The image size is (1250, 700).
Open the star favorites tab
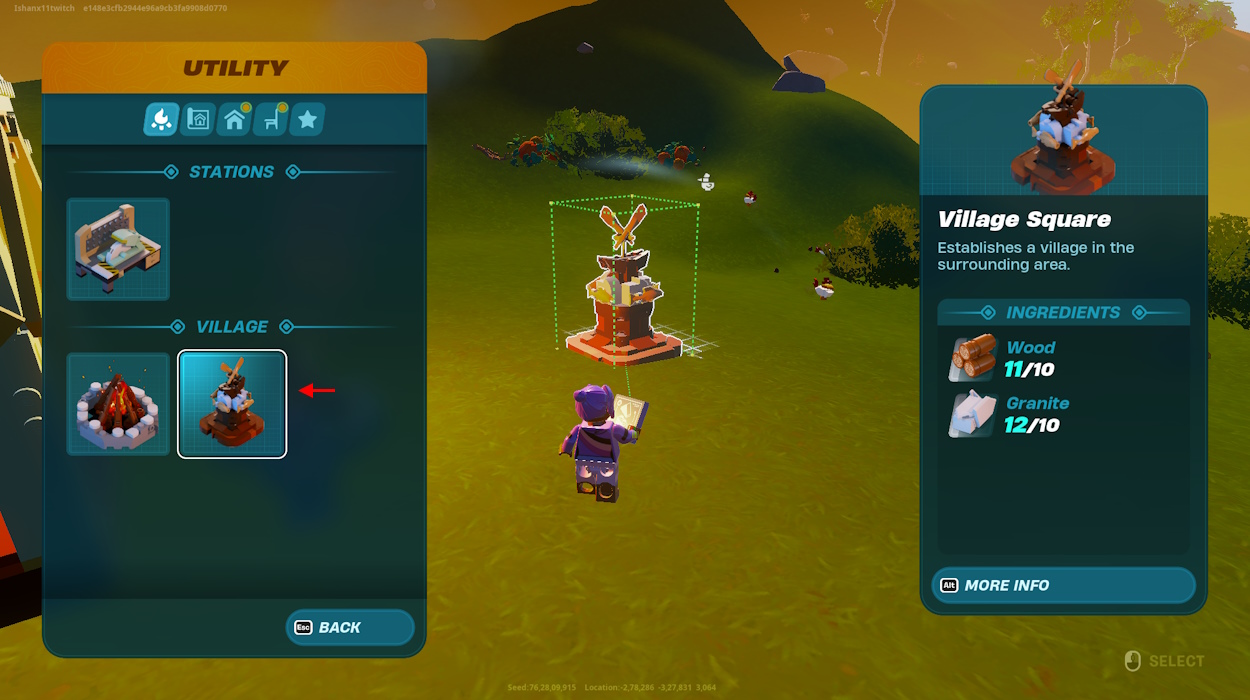pos(307,120)
